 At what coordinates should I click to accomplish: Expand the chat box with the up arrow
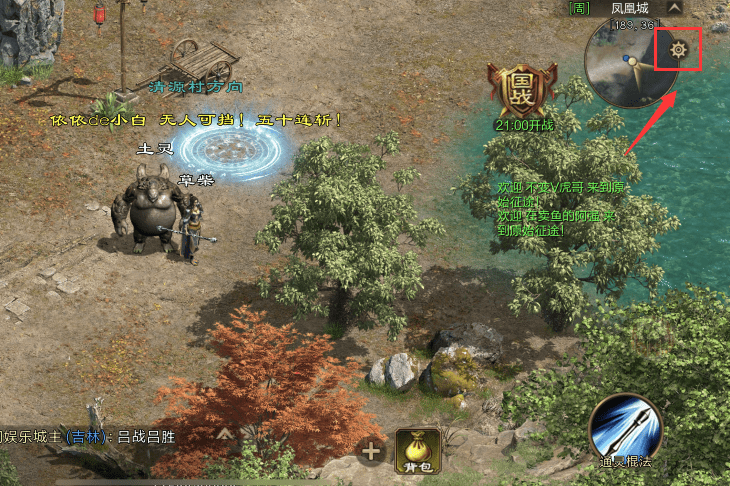pos(226,435)
